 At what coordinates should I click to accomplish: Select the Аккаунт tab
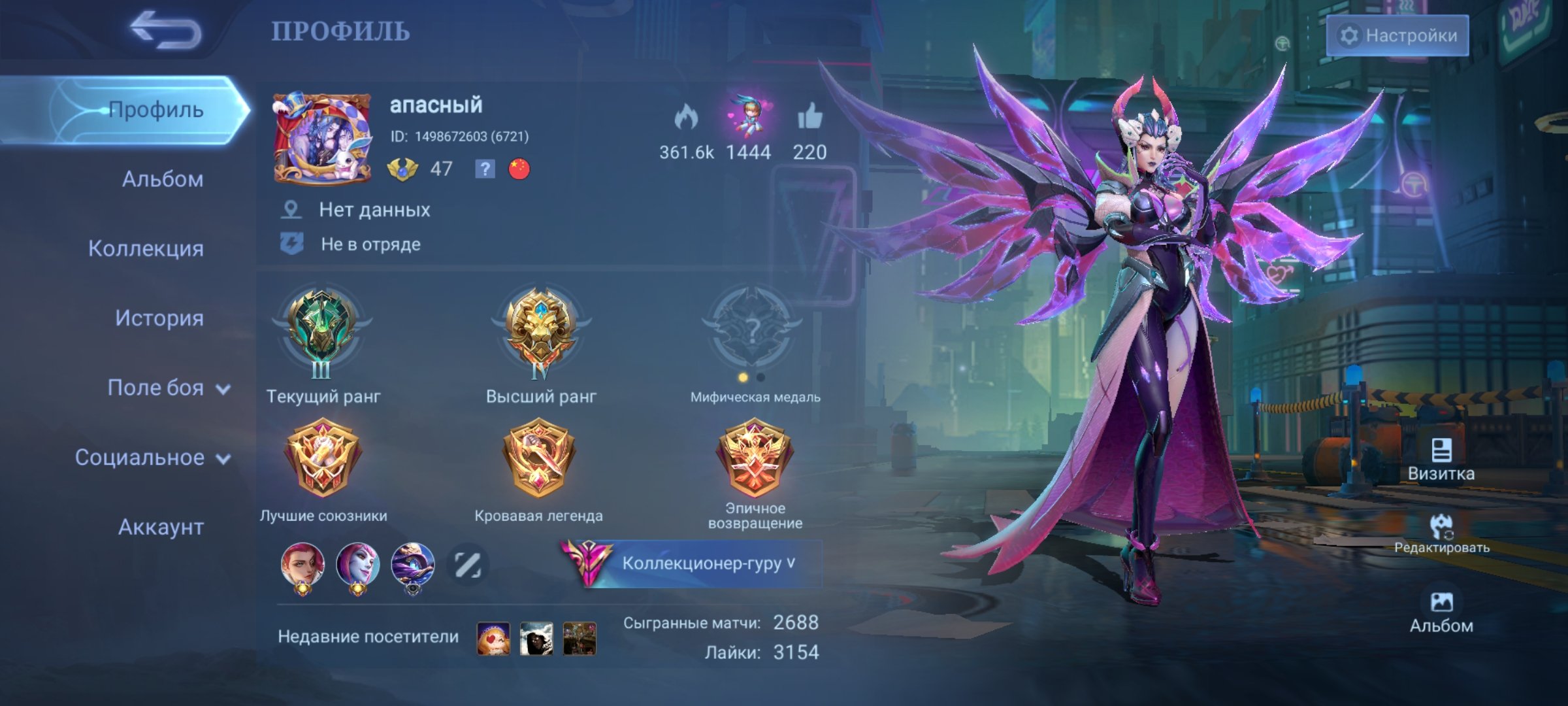(x=161, y=527)
